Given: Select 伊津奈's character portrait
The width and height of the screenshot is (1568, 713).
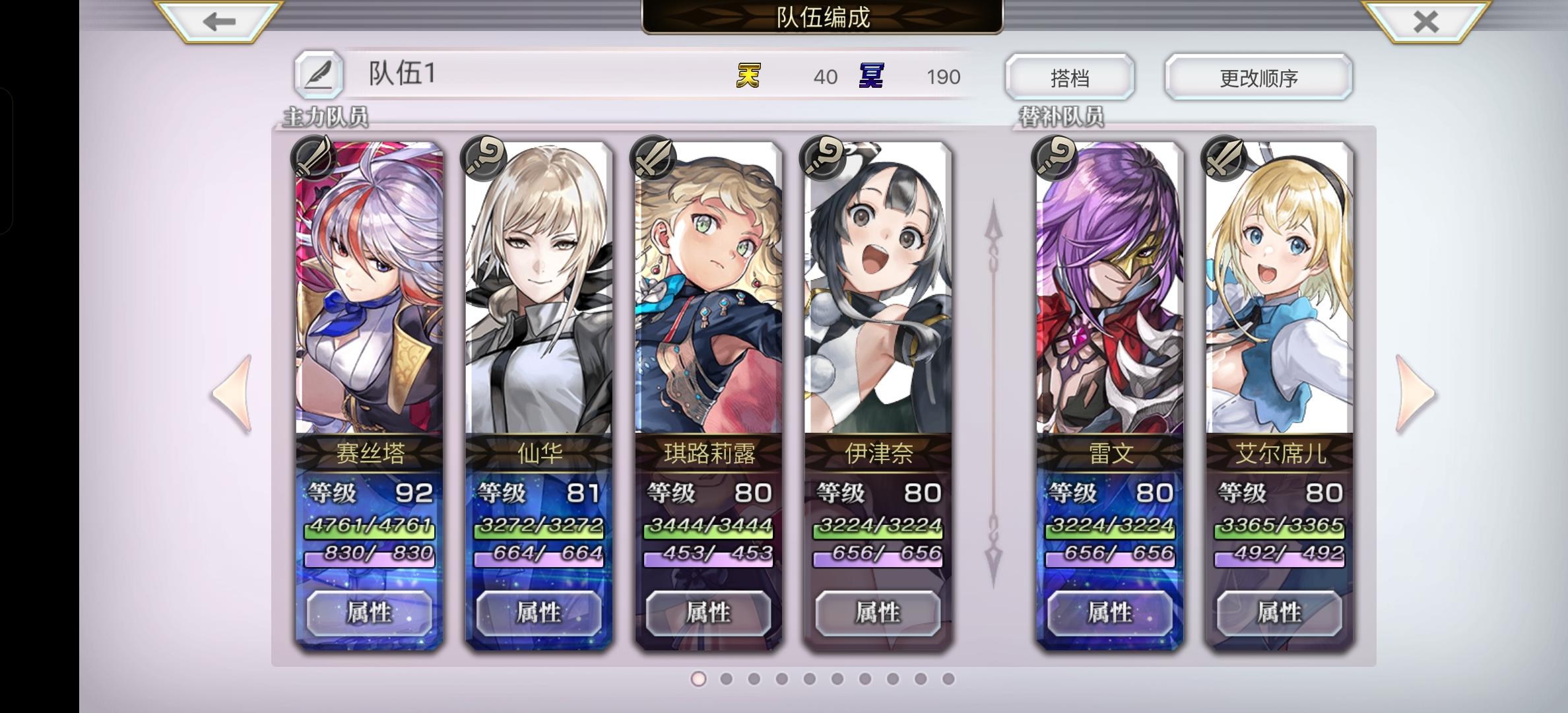Looking at the screenshot, I should click(x=878, y=290).
